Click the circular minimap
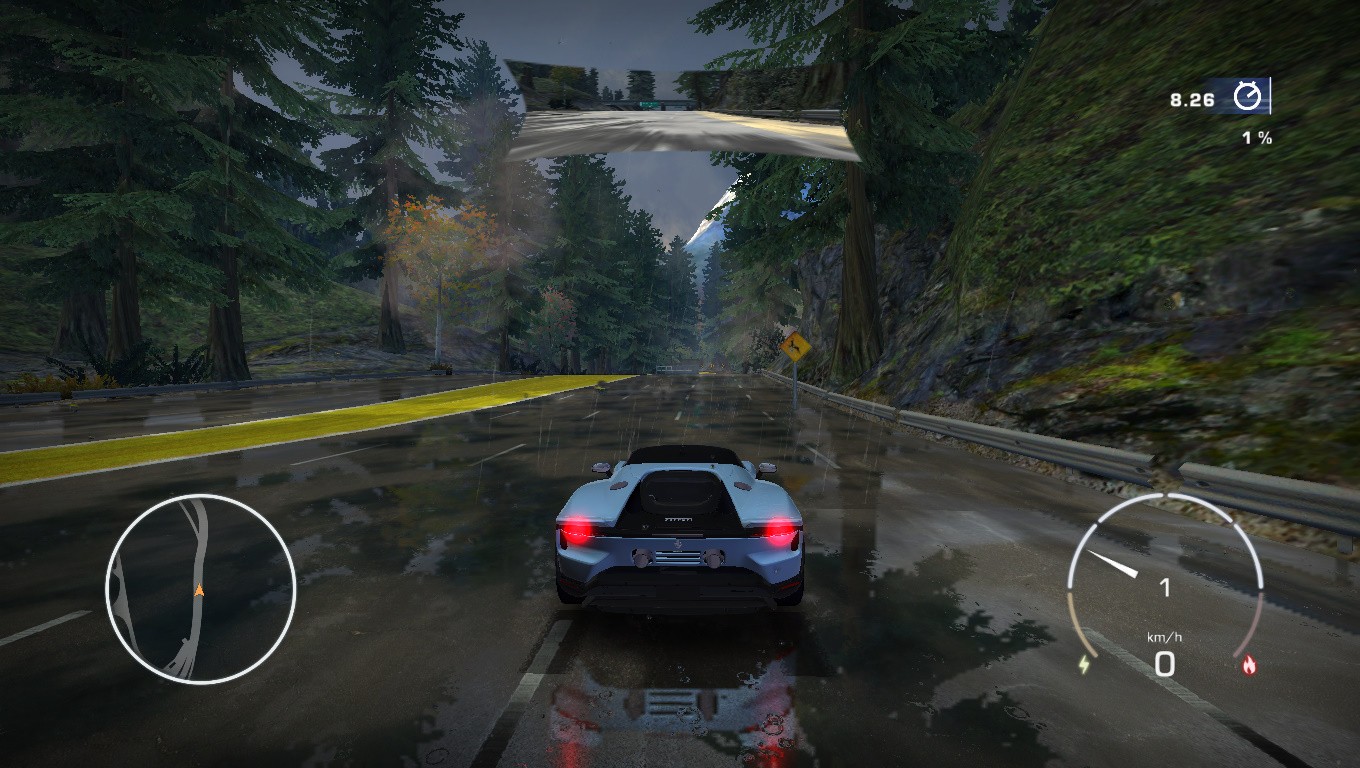The image size is (1360, 768). pos(200,589)
